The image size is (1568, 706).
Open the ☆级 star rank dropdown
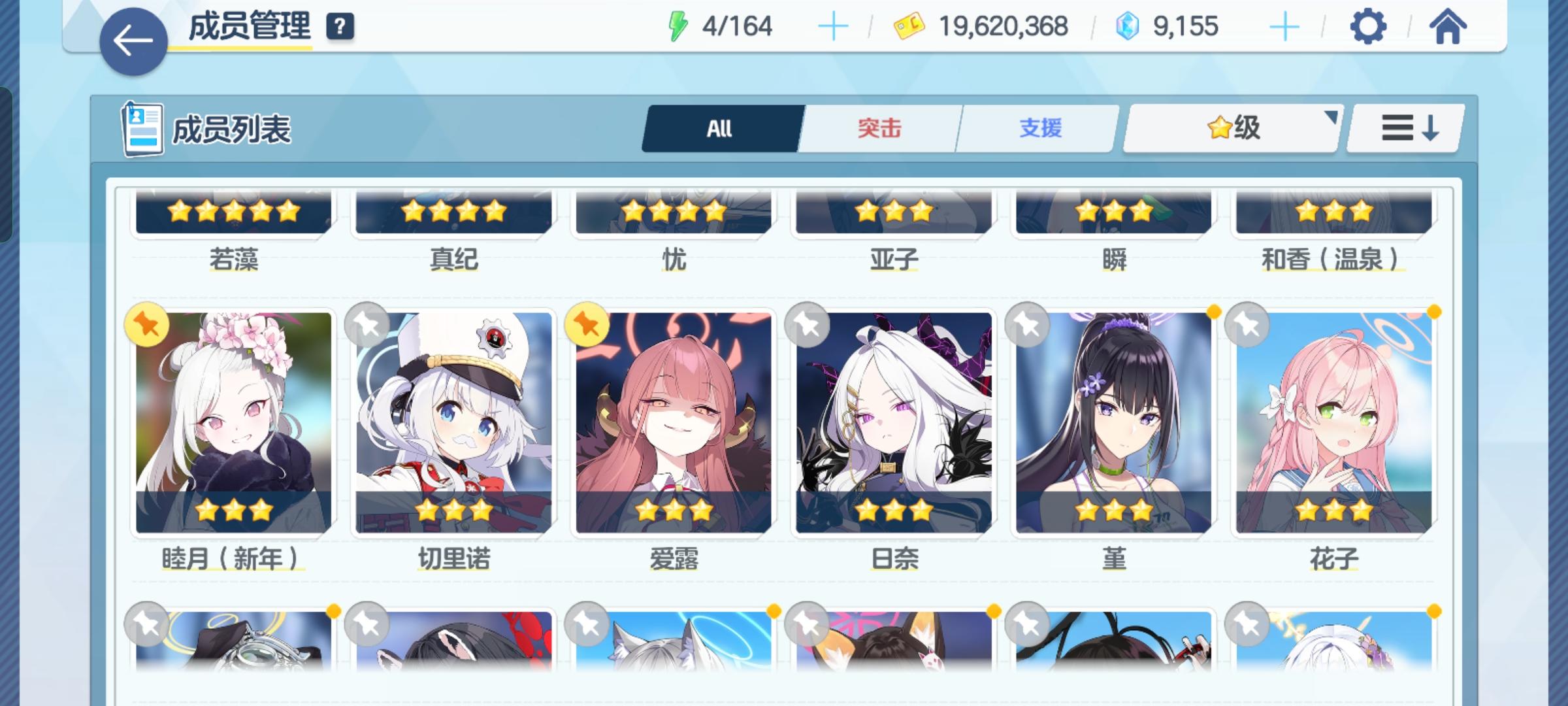(x=1231, y=128)
